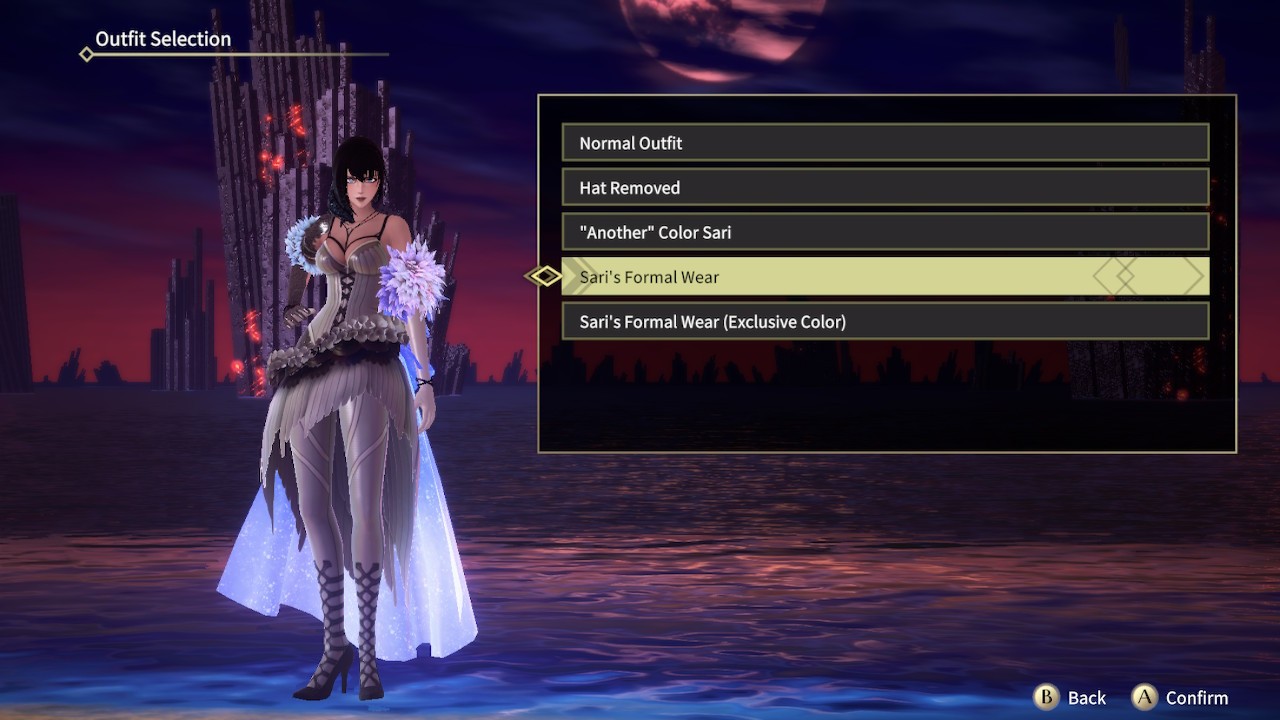Select Sari's Formal Wear (Exclusive Color)

[x=885, y=321]
